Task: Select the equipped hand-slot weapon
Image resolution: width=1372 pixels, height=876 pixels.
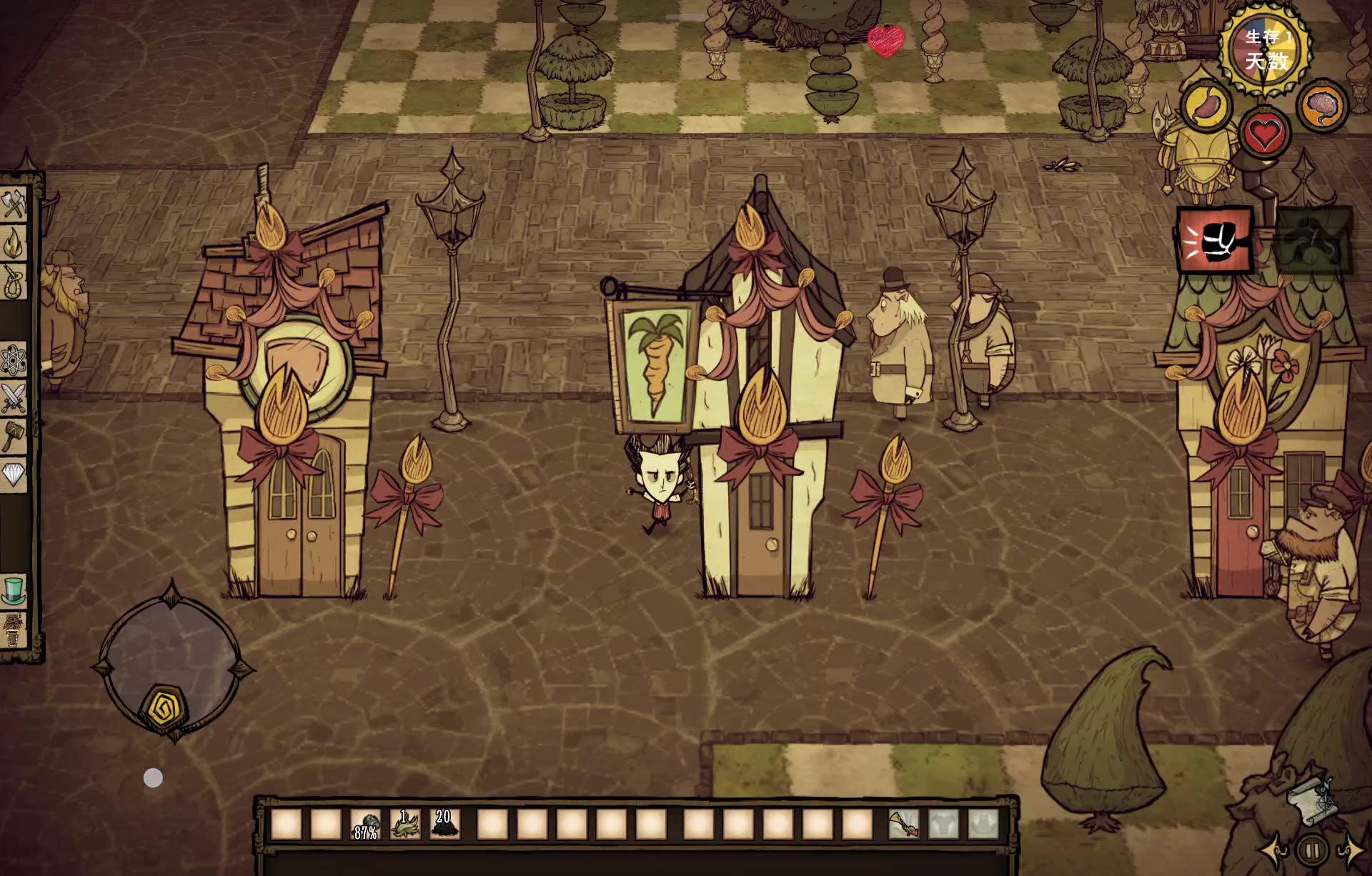Action: (x=904, y=825)
